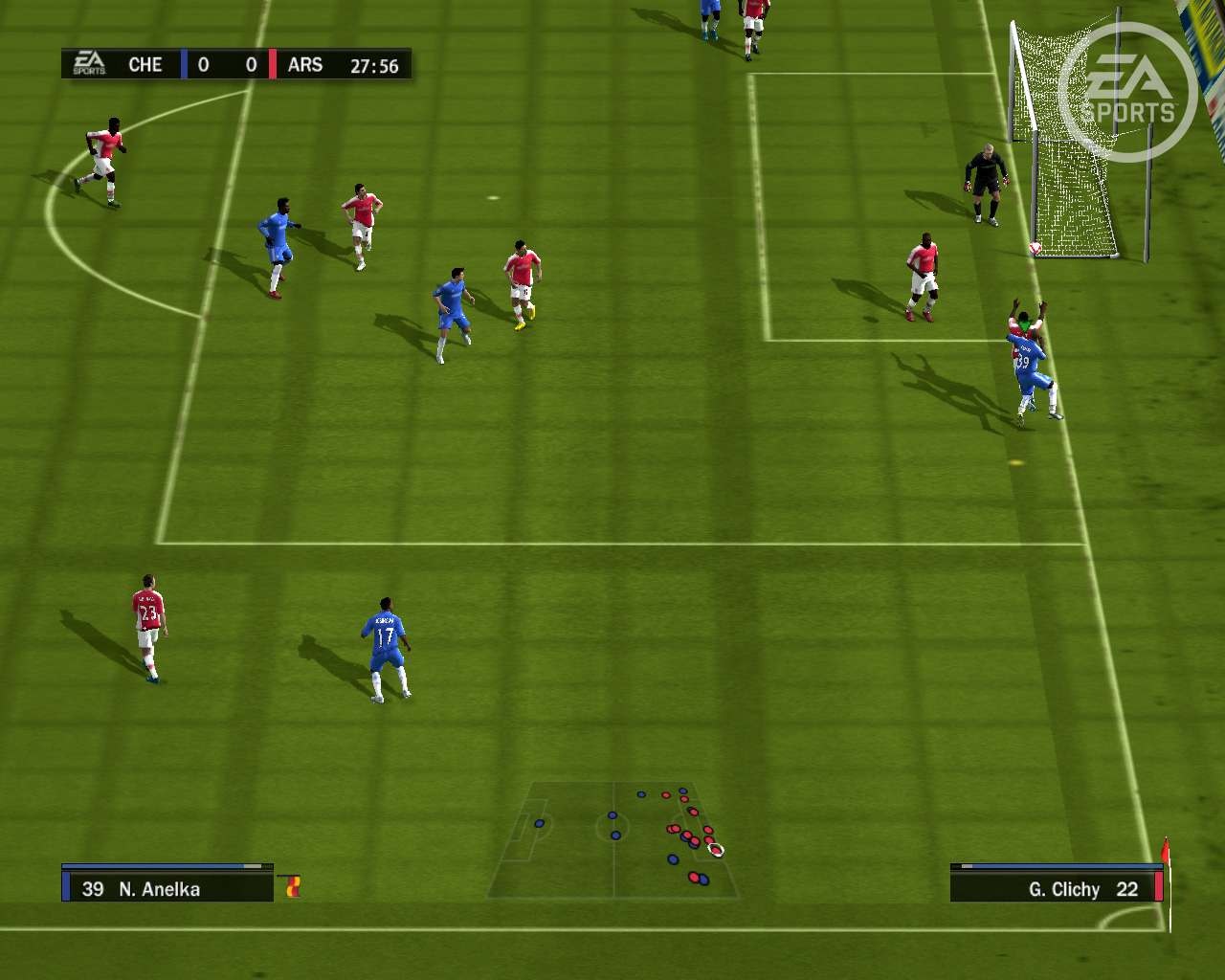Toggle the highlighted ball marker on the minimap

[x=714, y=849]
